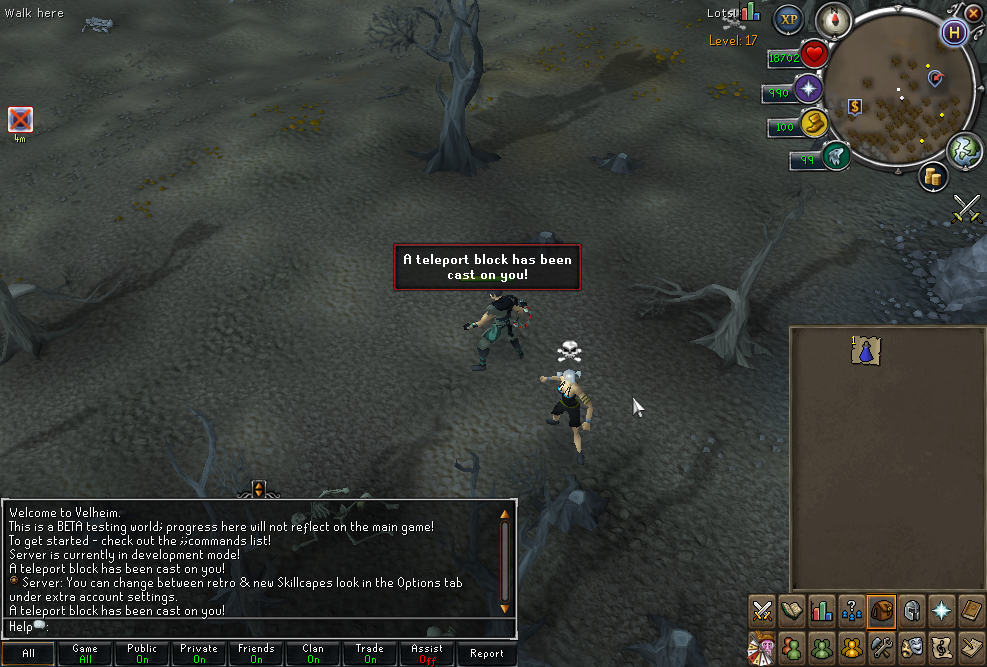Open the Prayer star tab
The height and width of the screenshot is (667, 987).
[x=940, y=610]
